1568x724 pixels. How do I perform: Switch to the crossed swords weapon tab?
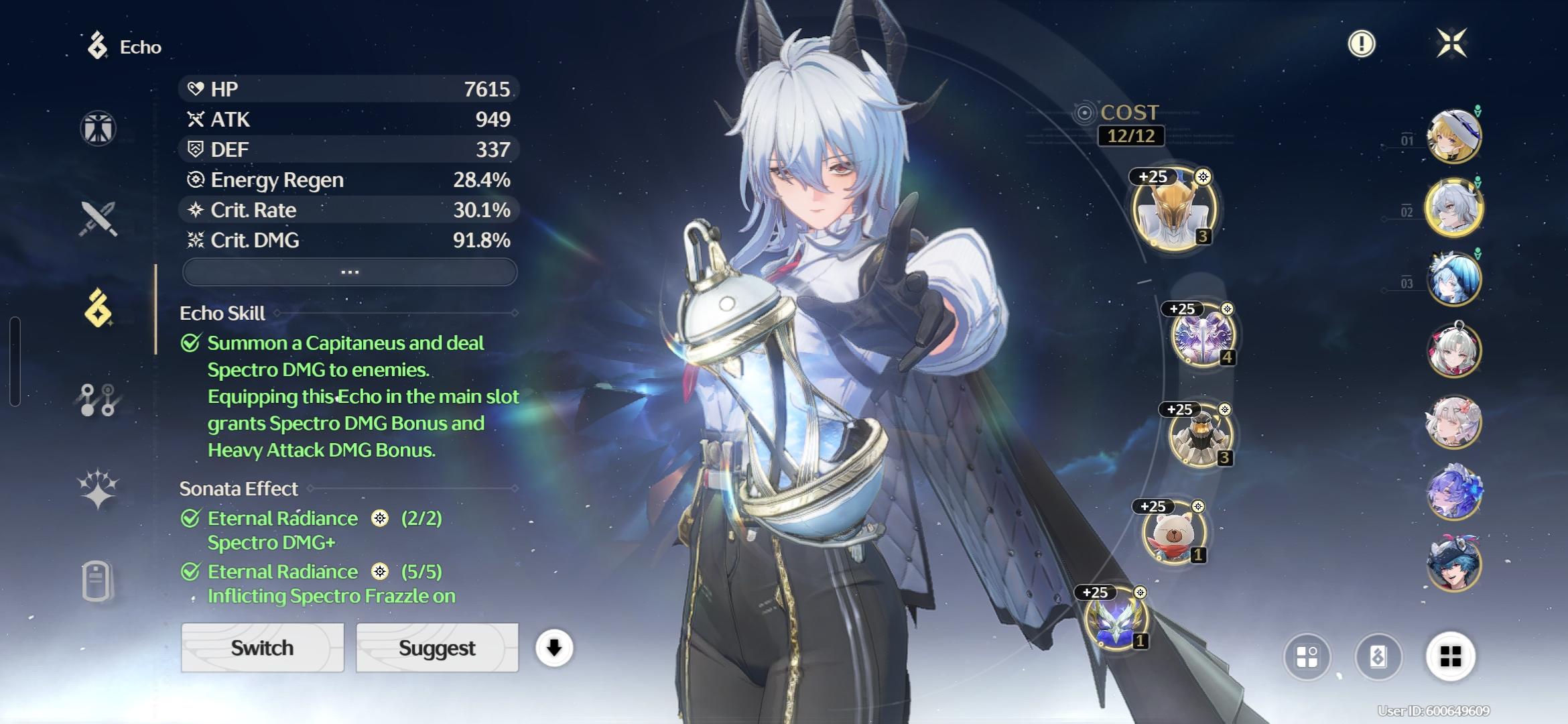99,219
